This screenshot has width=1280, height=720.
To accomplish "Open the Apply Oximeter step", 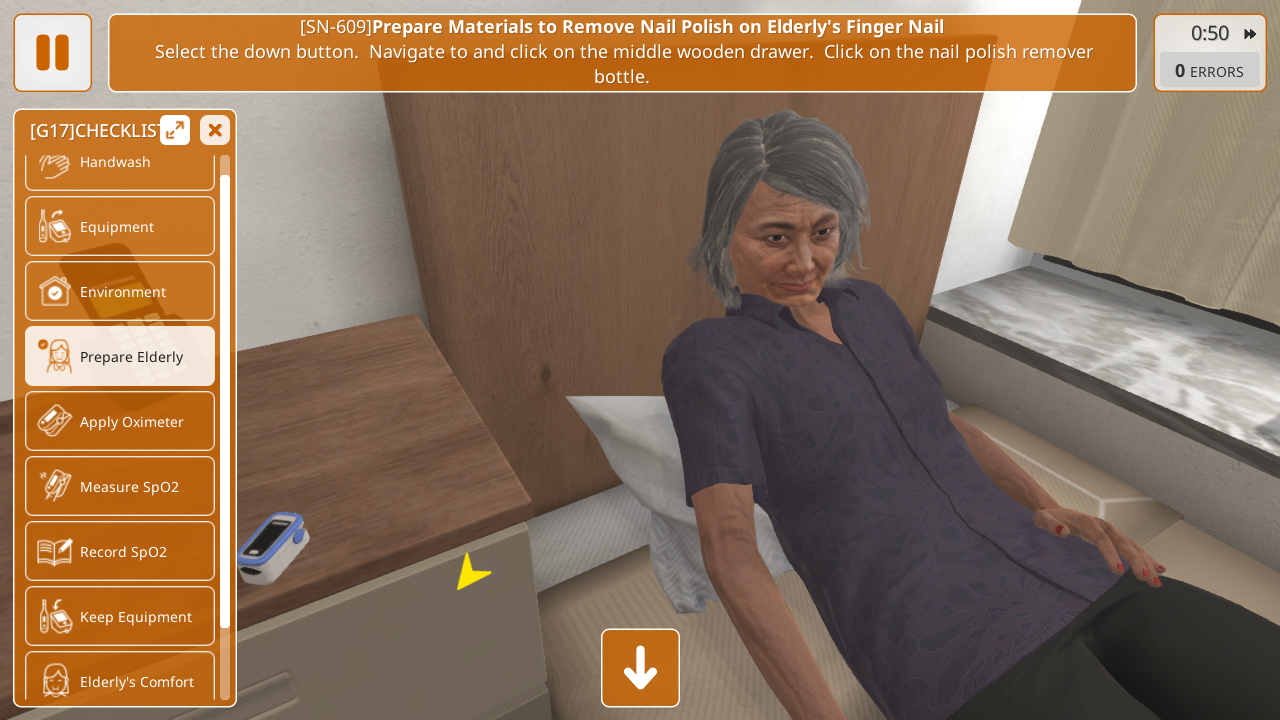I will coord(120,421).
